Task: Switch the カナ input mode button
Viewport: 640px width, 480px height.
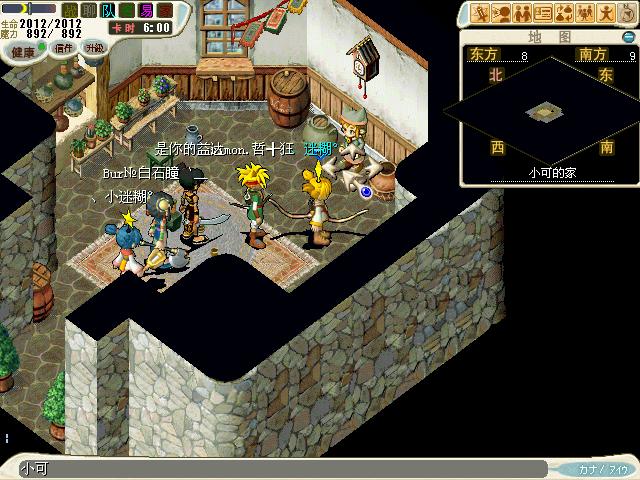Action: click(x=600, y=469)
